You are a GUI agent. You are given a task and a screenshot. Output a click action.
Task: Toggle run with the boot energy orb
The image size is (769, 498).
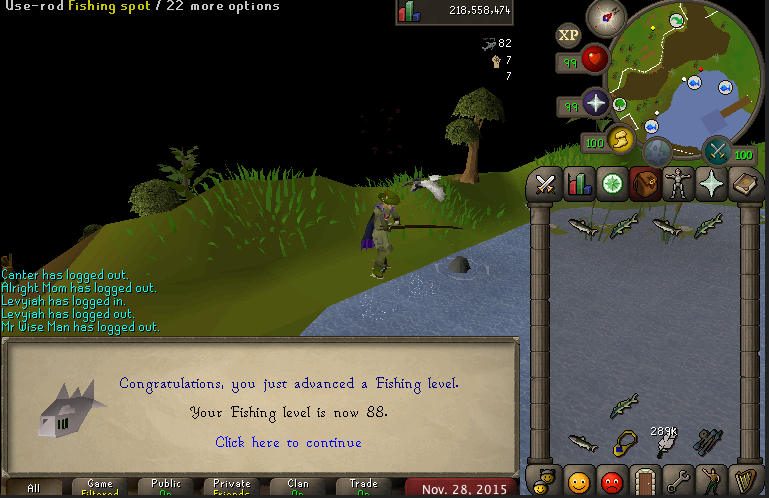619,140
